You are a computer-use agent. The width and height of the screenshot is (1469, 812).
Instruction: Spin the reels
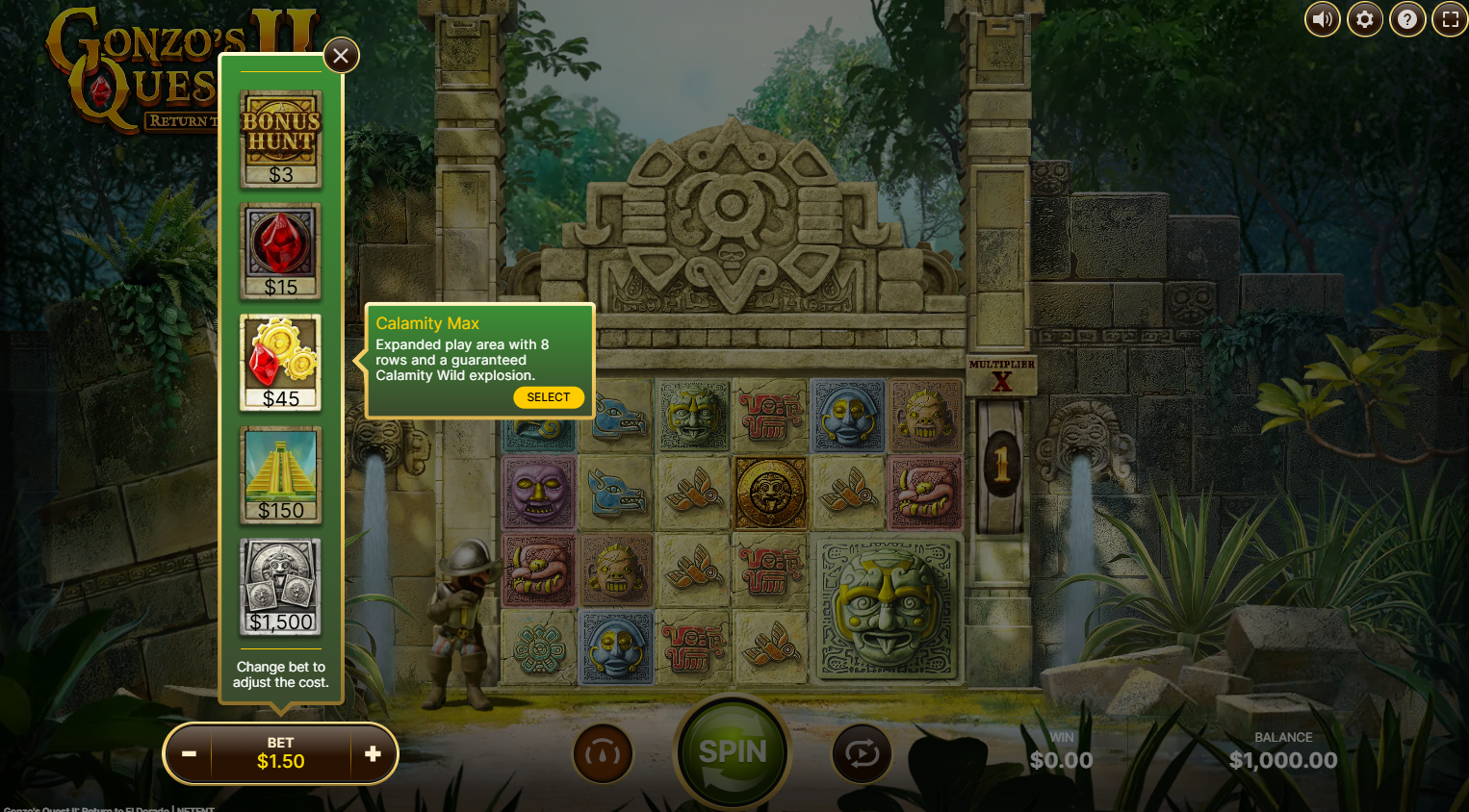click(733, 752)
